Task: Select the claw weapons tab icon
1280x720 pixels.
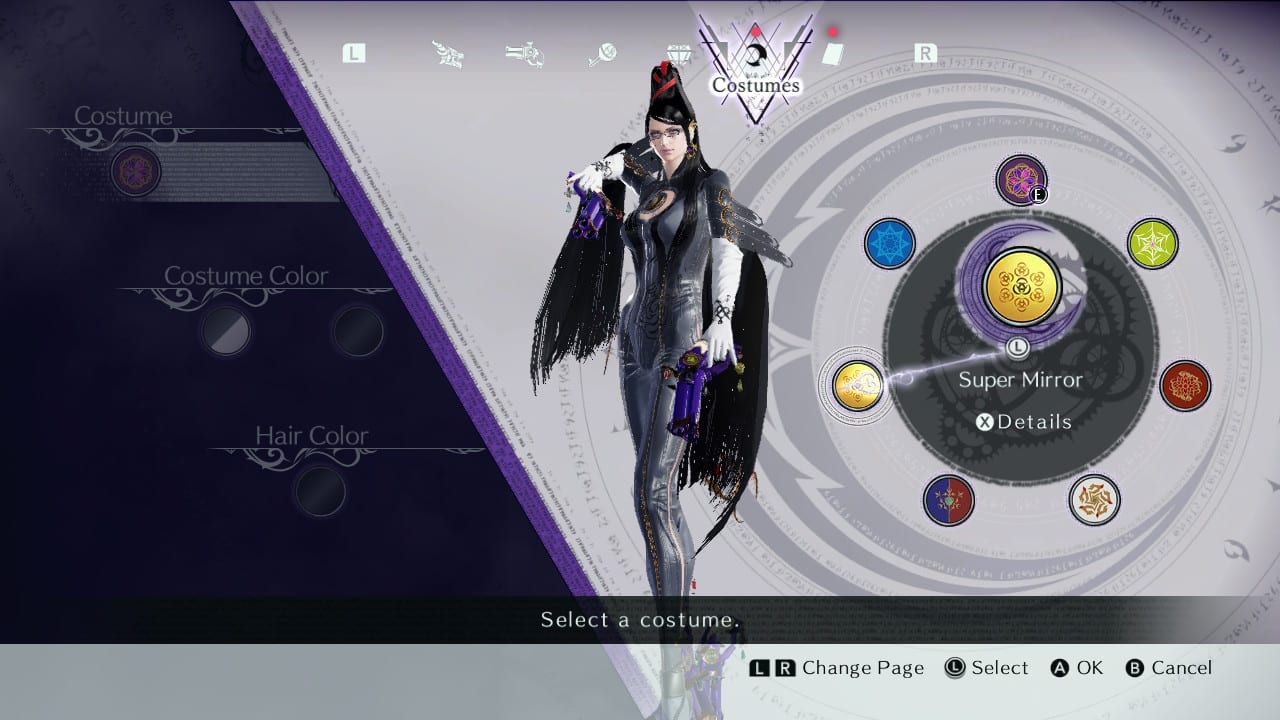Action: [449, 56]
